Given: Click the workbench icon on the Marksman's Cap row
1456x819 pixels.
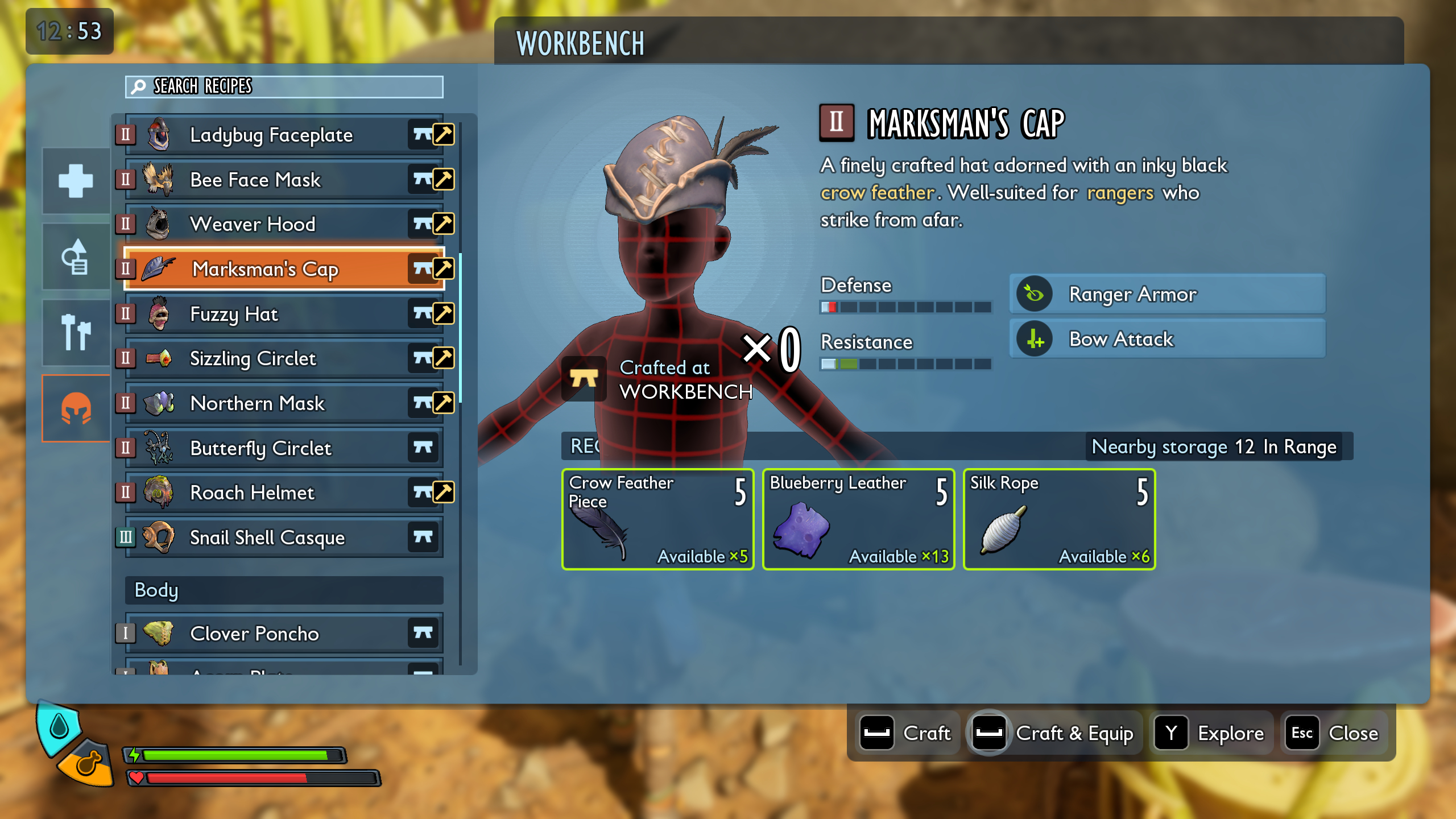Looking at the screenshot, I should click(x=422, y=268).
